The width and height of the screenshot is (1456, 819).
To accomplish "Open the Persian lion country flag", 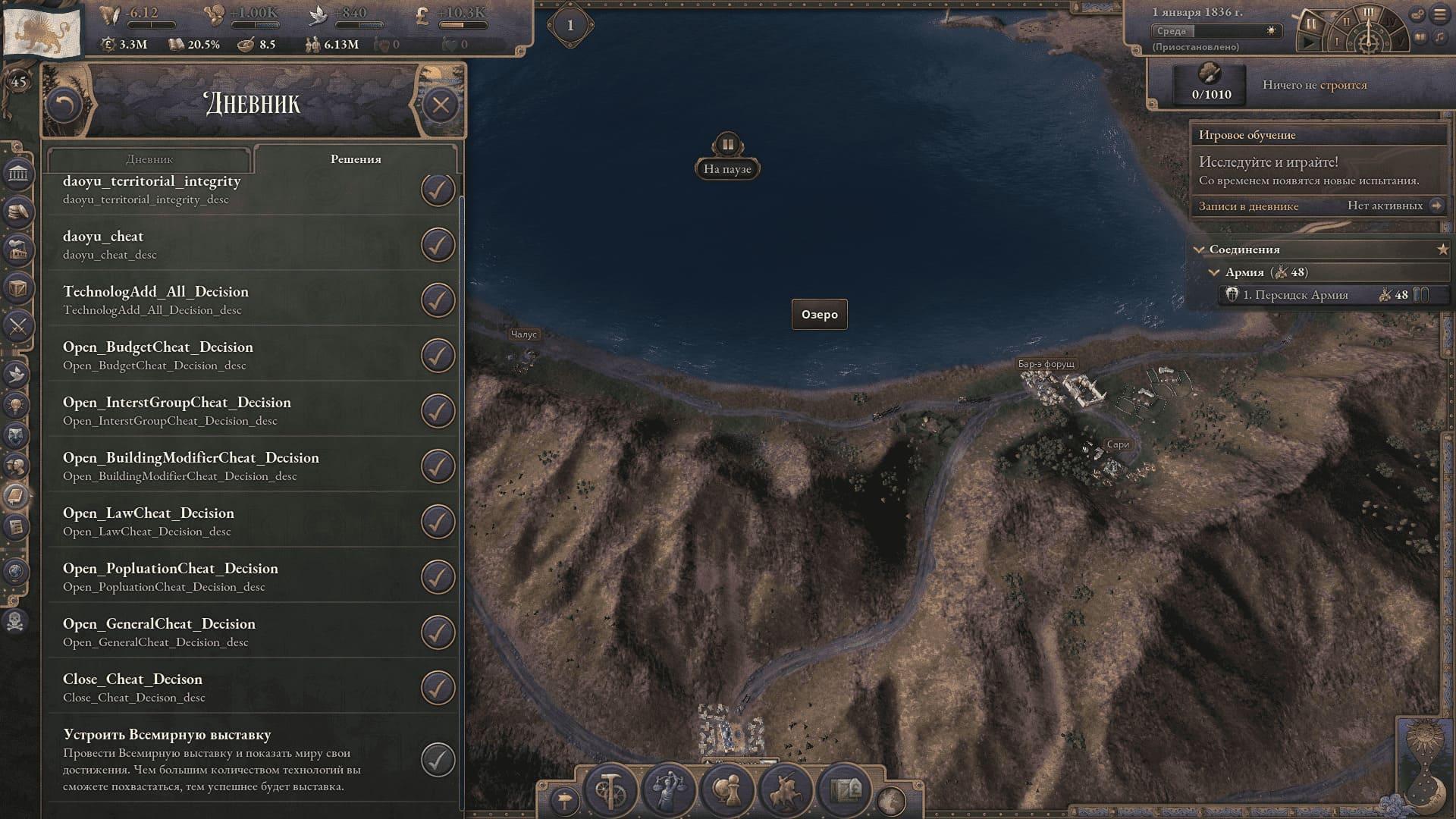I will click(42, 30).
